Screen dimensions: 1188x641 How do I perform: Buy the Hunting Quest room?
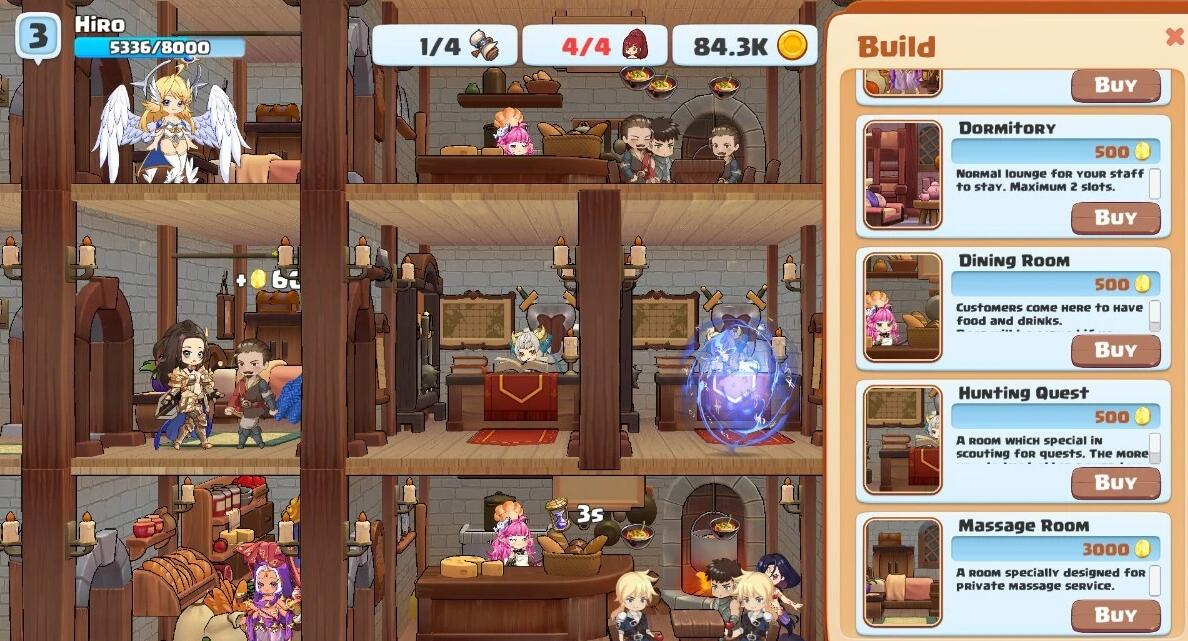pyautogui.click(x=1115, y=483)
